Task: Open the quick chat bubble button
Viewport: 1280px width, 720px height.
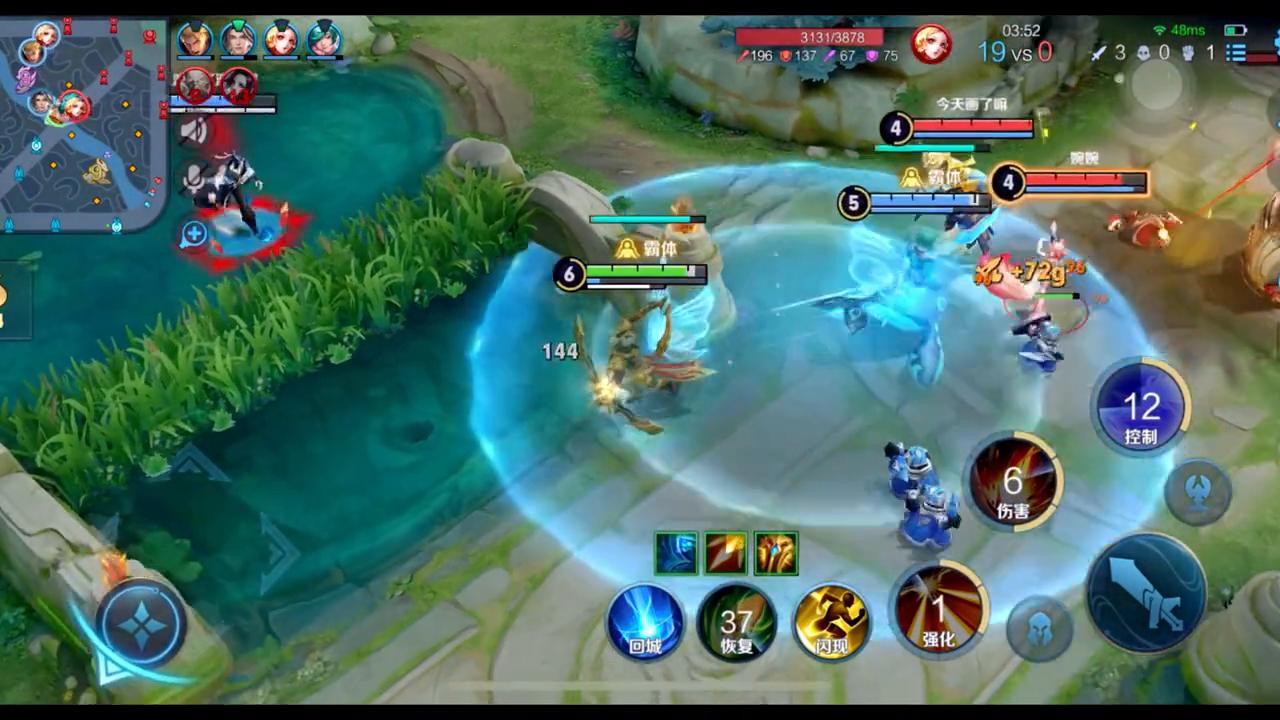Action: click(194, 234)
